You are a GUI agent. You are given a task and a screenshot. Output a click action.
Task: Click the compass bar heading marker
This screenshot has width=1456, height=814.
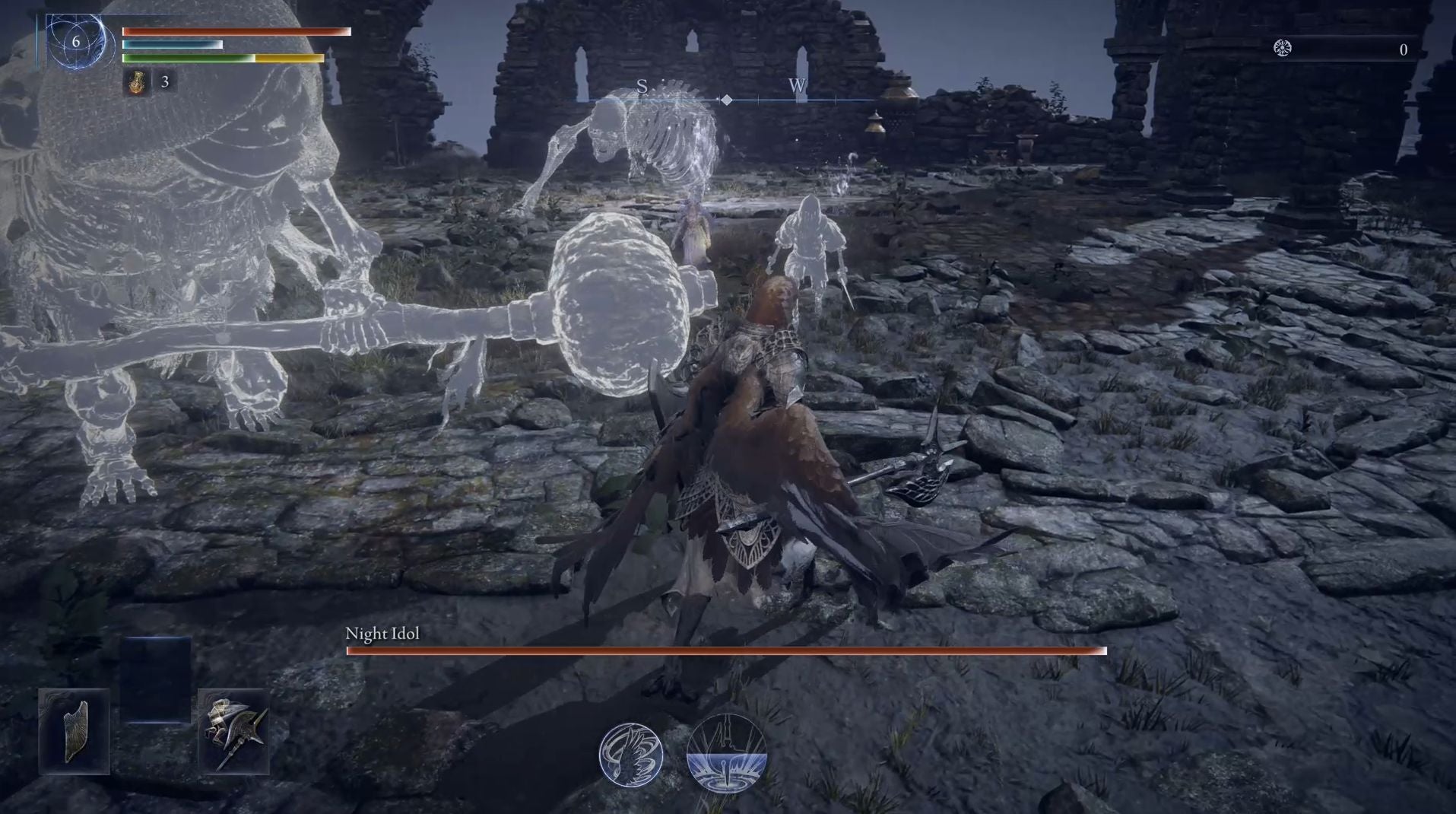(727, 100)
